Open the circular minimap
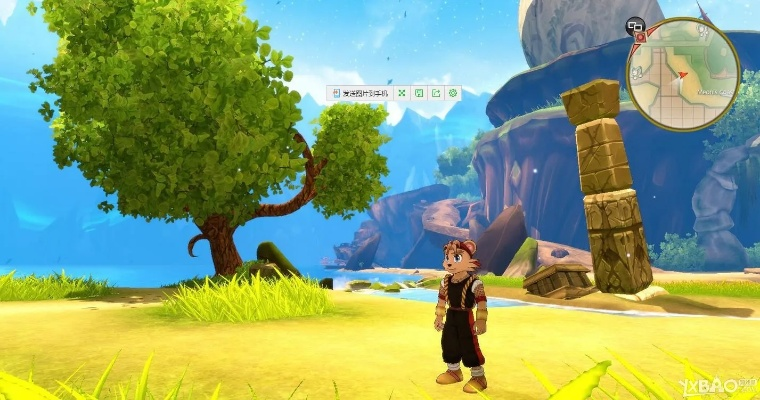Viewport: 760px width, 400px height. point(684,74)
